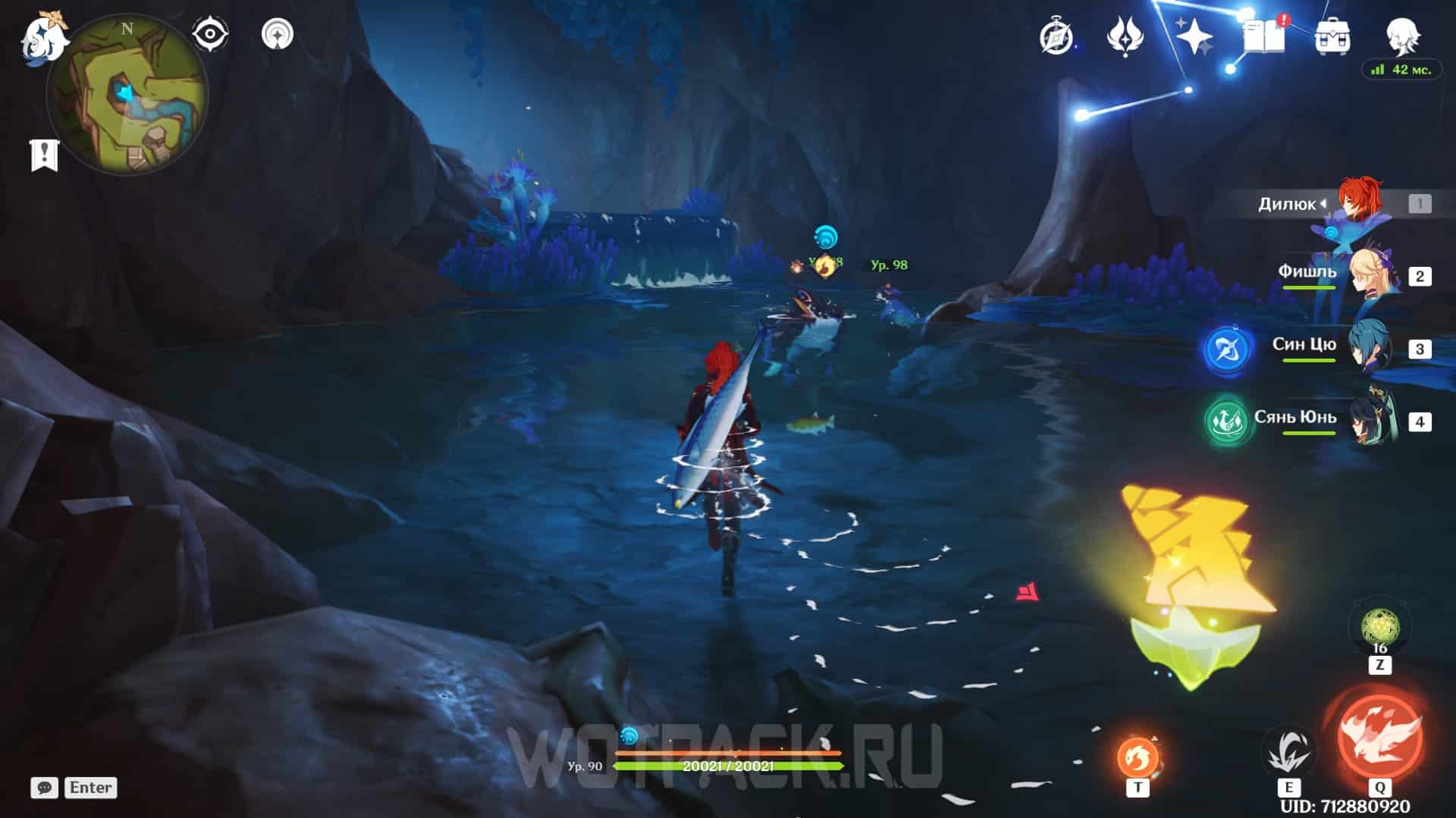Open the quest tracker exclamation banner
The image size is (1456, 818).
44,155
